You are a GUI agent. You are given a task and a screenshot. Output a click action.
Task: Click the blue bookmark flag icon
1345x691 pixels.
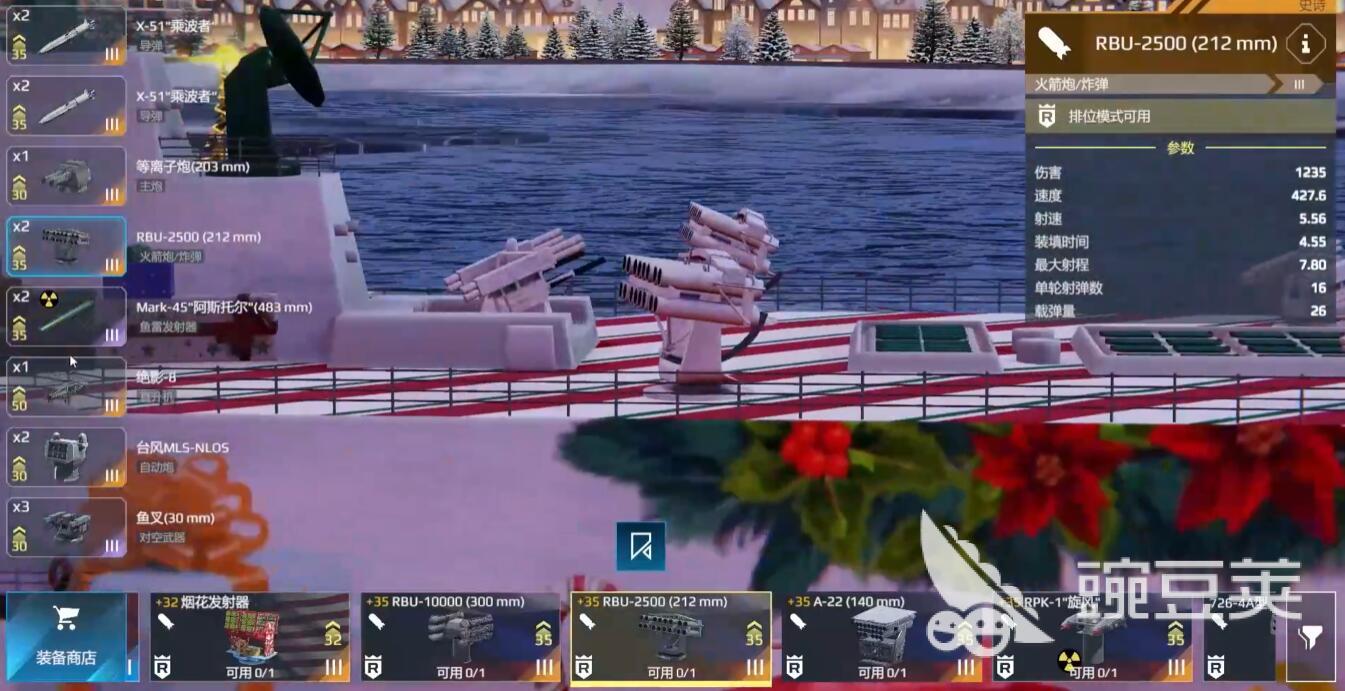click(x=641, y=546)
